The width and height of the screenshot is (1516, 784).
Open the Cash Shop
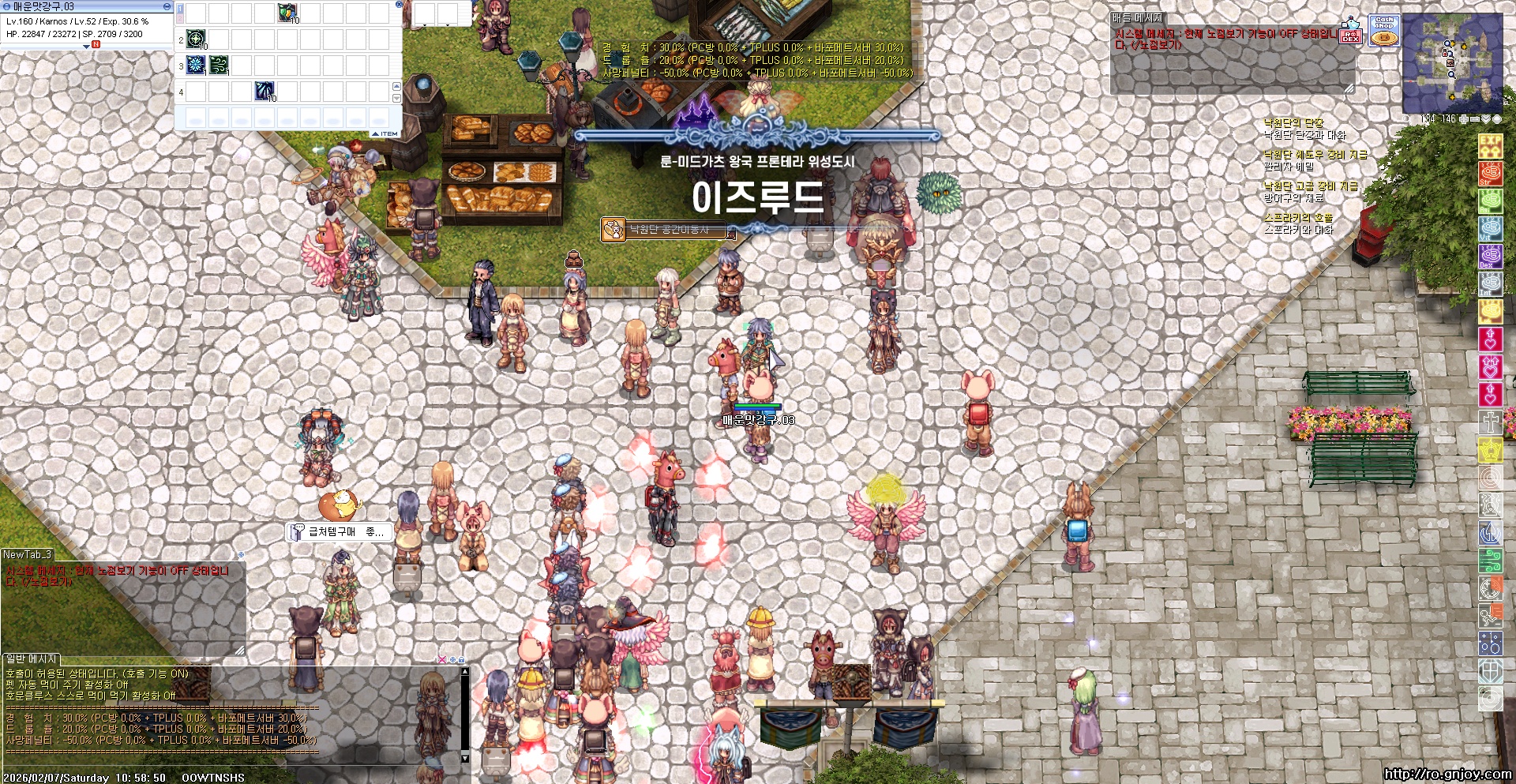tap(1384, 30)
